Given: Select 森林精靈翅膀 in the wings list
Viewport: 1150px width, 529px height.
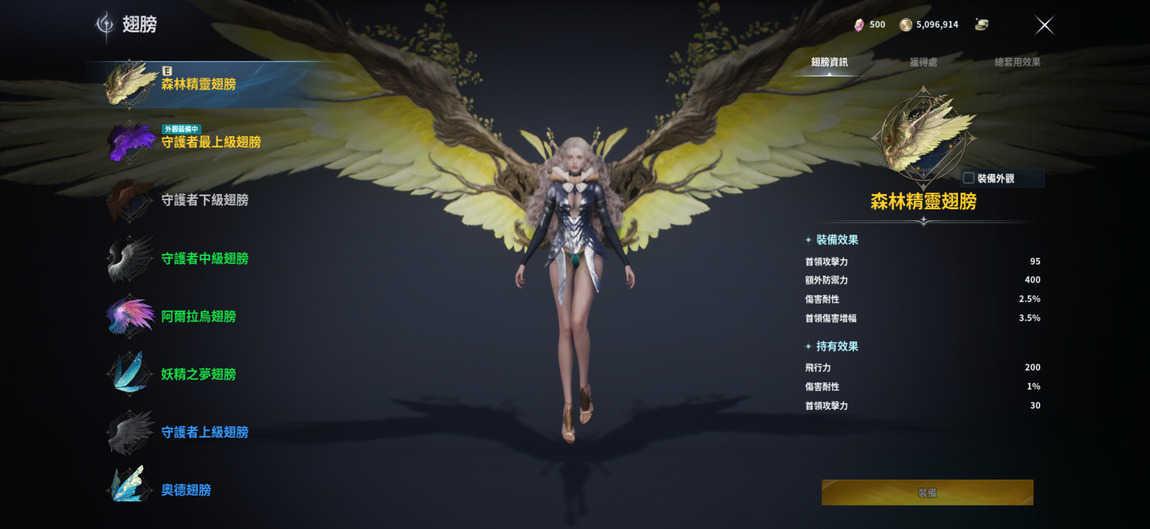Looking at the screenshot, I should (198, 84).
